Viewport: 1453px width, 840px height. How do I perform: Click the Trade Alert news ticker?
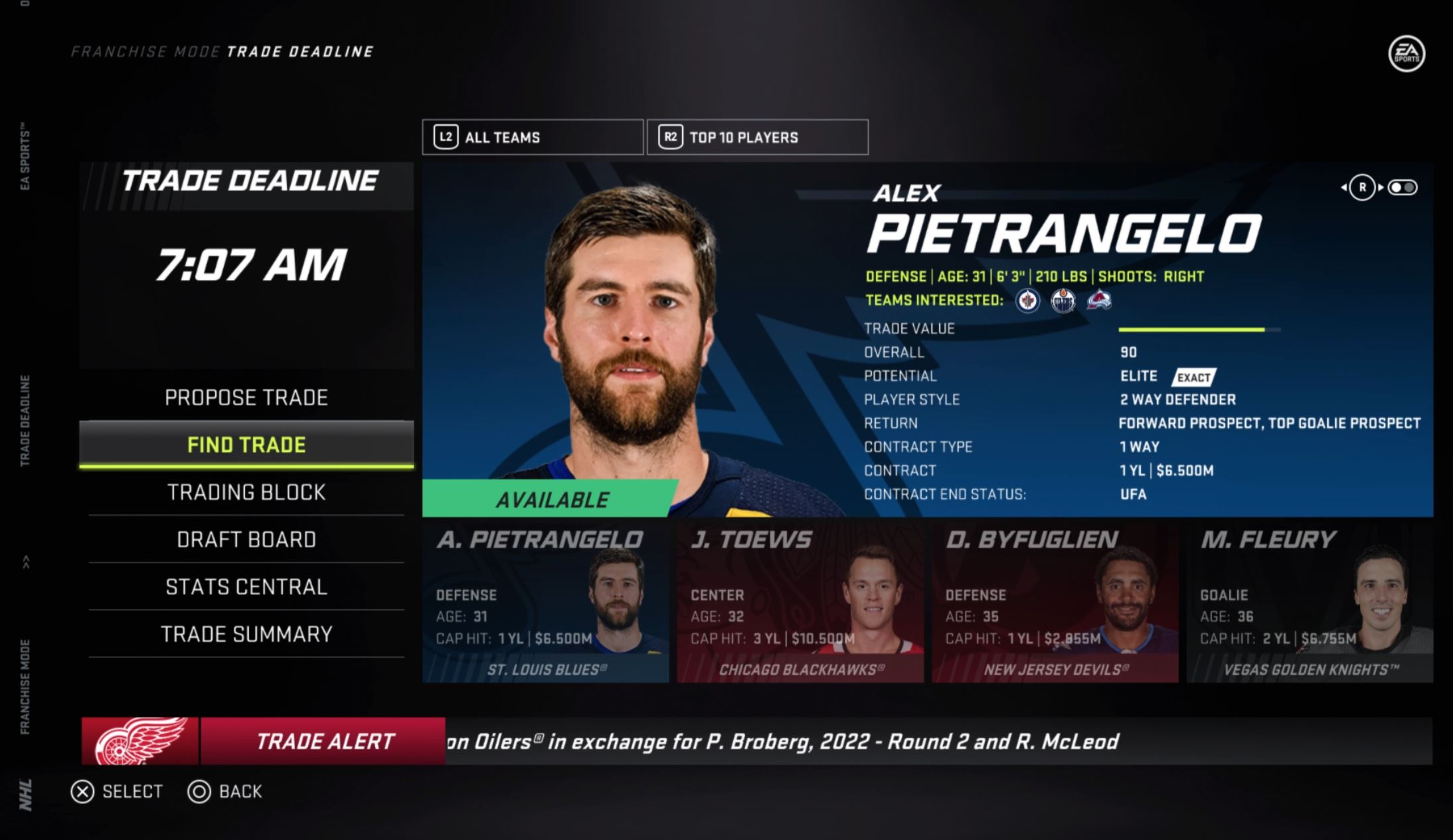coord(757,741)
